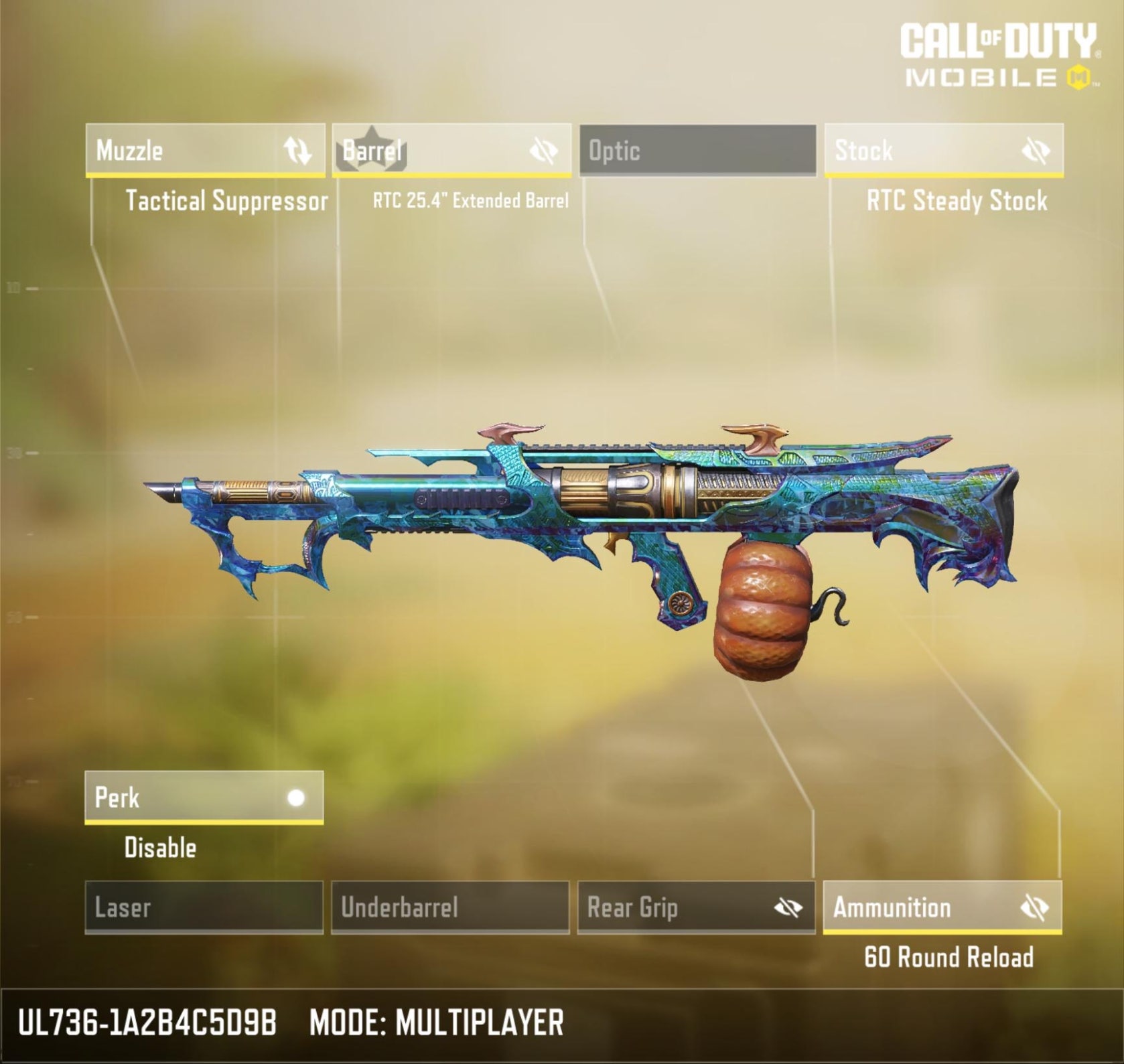Viewport: 1124px width, 1064px height.
Task: Open the Ammunition attachment slot
Action: (918, 907)
